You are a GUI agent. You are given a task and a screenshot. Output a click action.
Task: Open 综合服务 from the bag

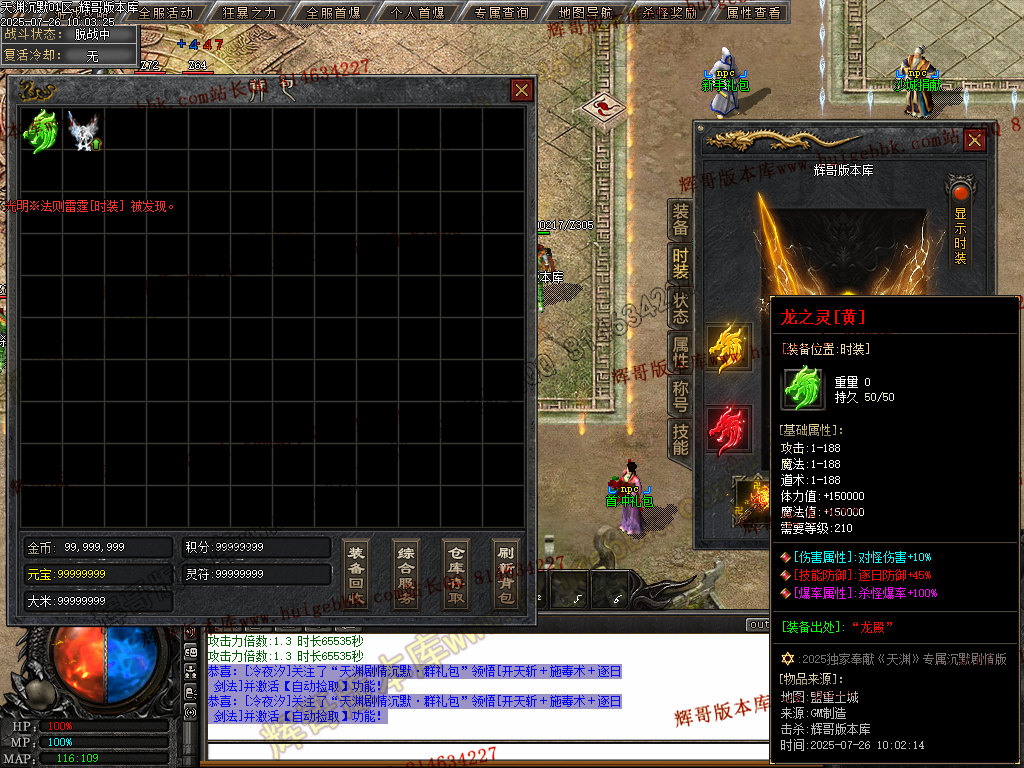(406, 575)
